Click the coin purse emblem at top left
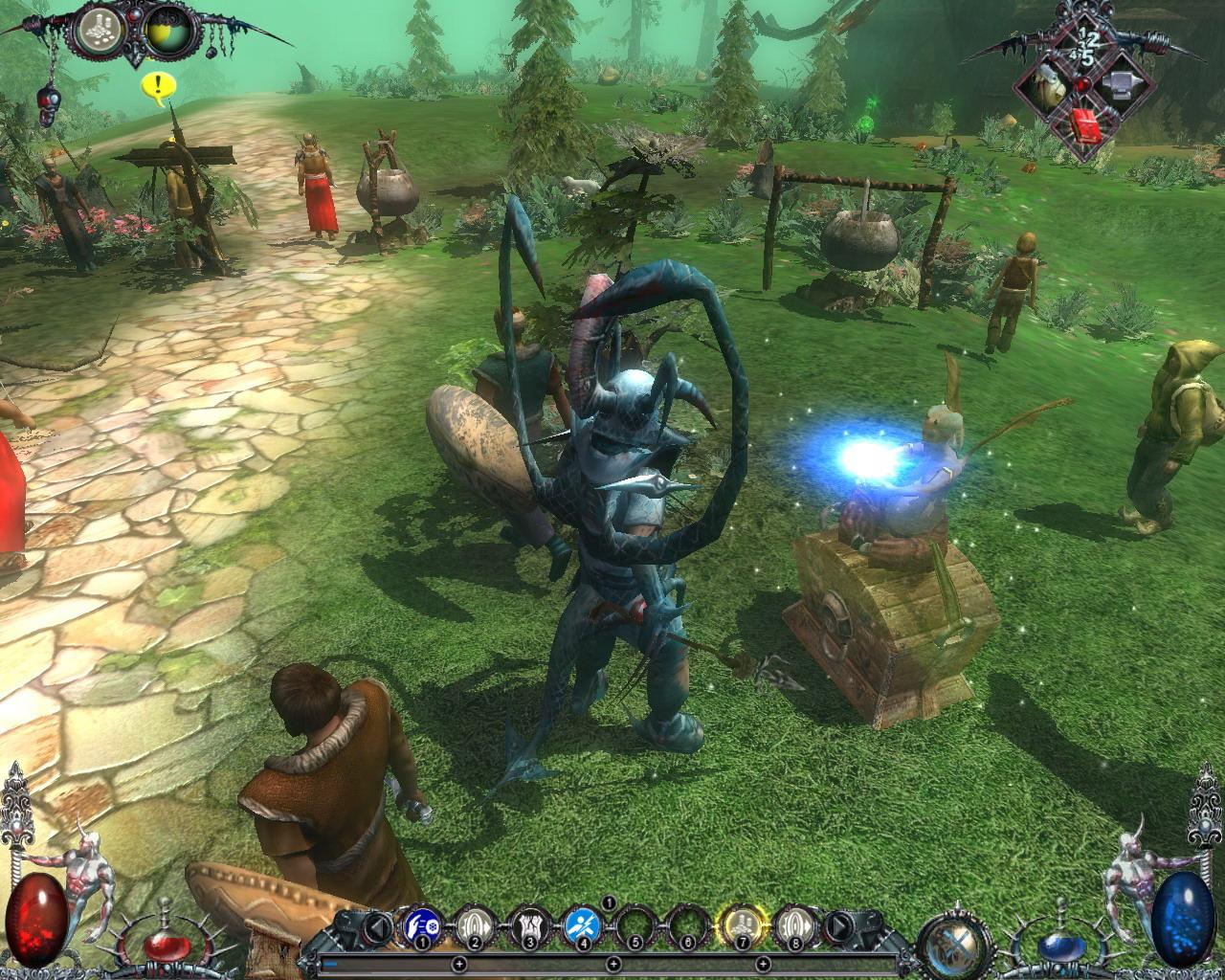The image size is (1225, 980). [x=100, y=29]
